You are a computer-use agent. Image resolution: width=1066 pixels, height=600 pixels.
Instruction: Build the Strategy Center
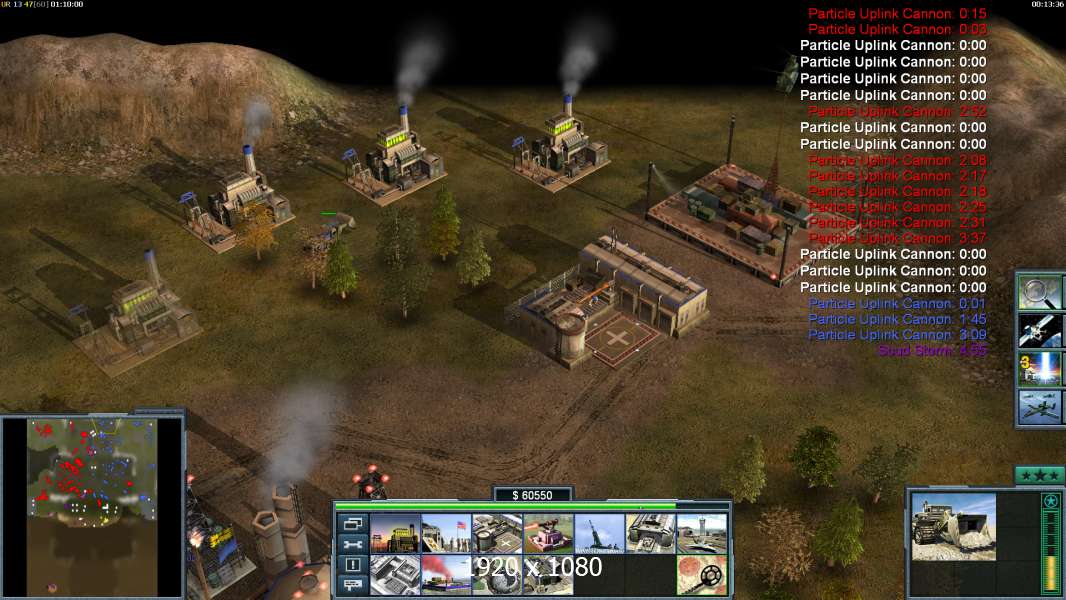(395, 575)
